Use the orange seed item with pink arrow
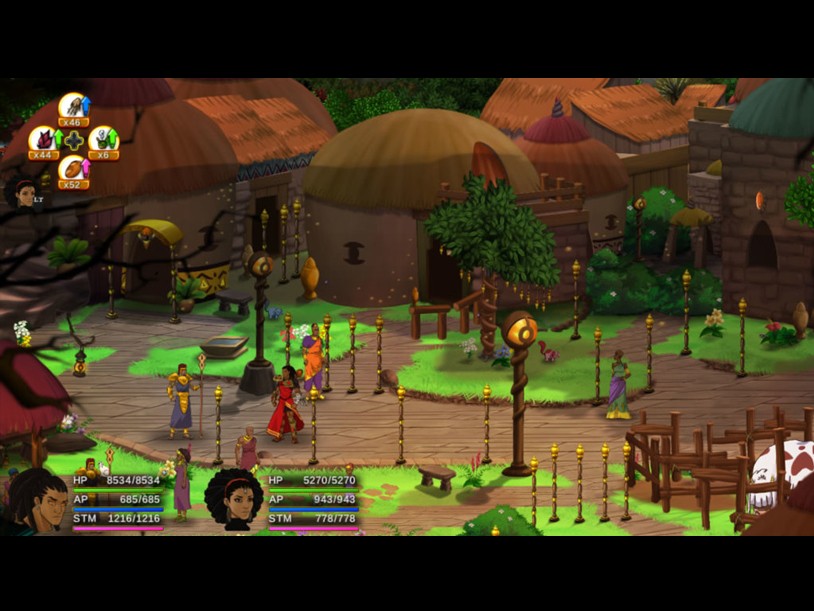 pyautogui.click(x=73, y=171)
